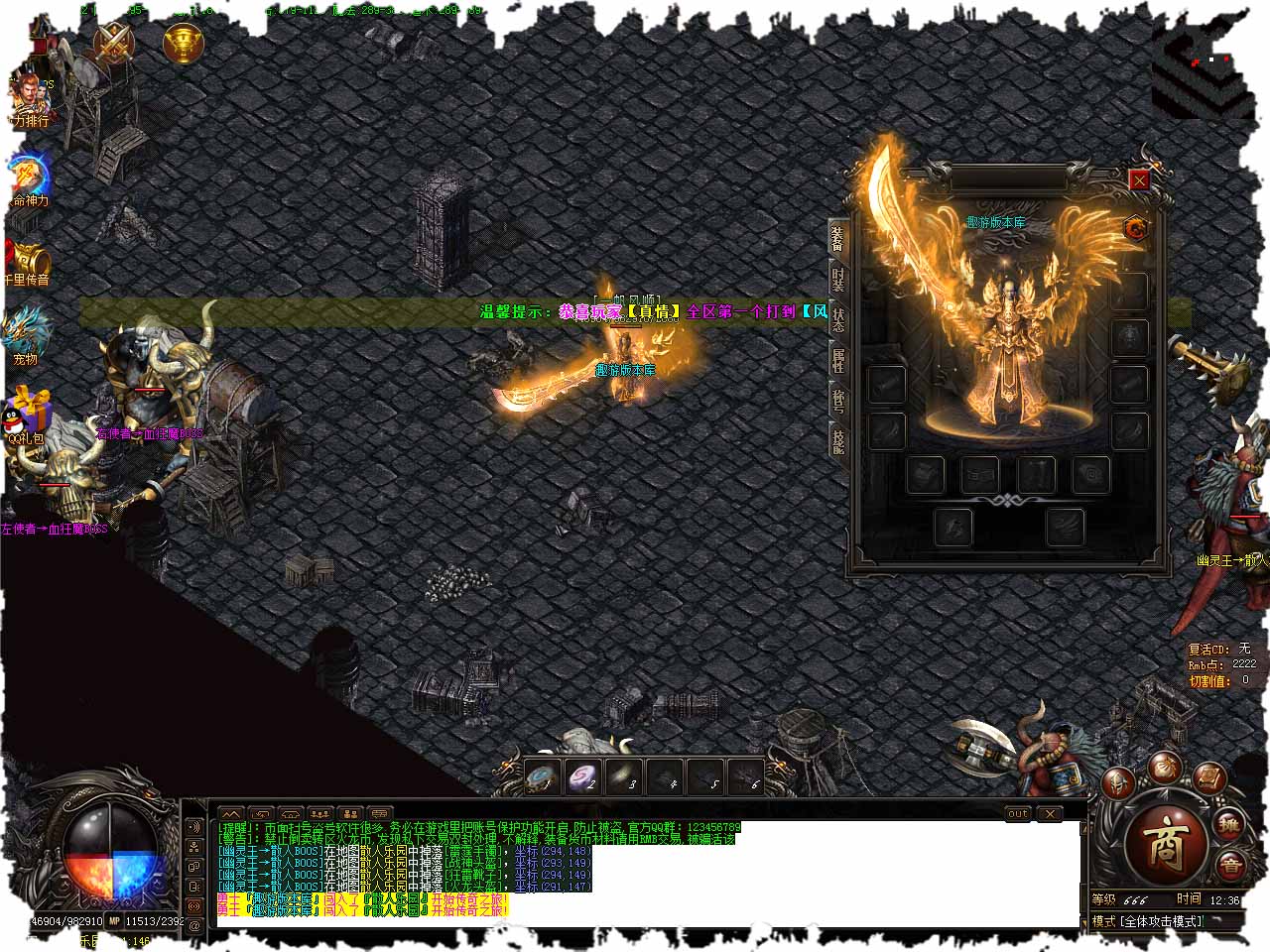The height and width of the screenshot is (952, 1270).
Task: Open the golden trophy icon
Action: (183, 44)
